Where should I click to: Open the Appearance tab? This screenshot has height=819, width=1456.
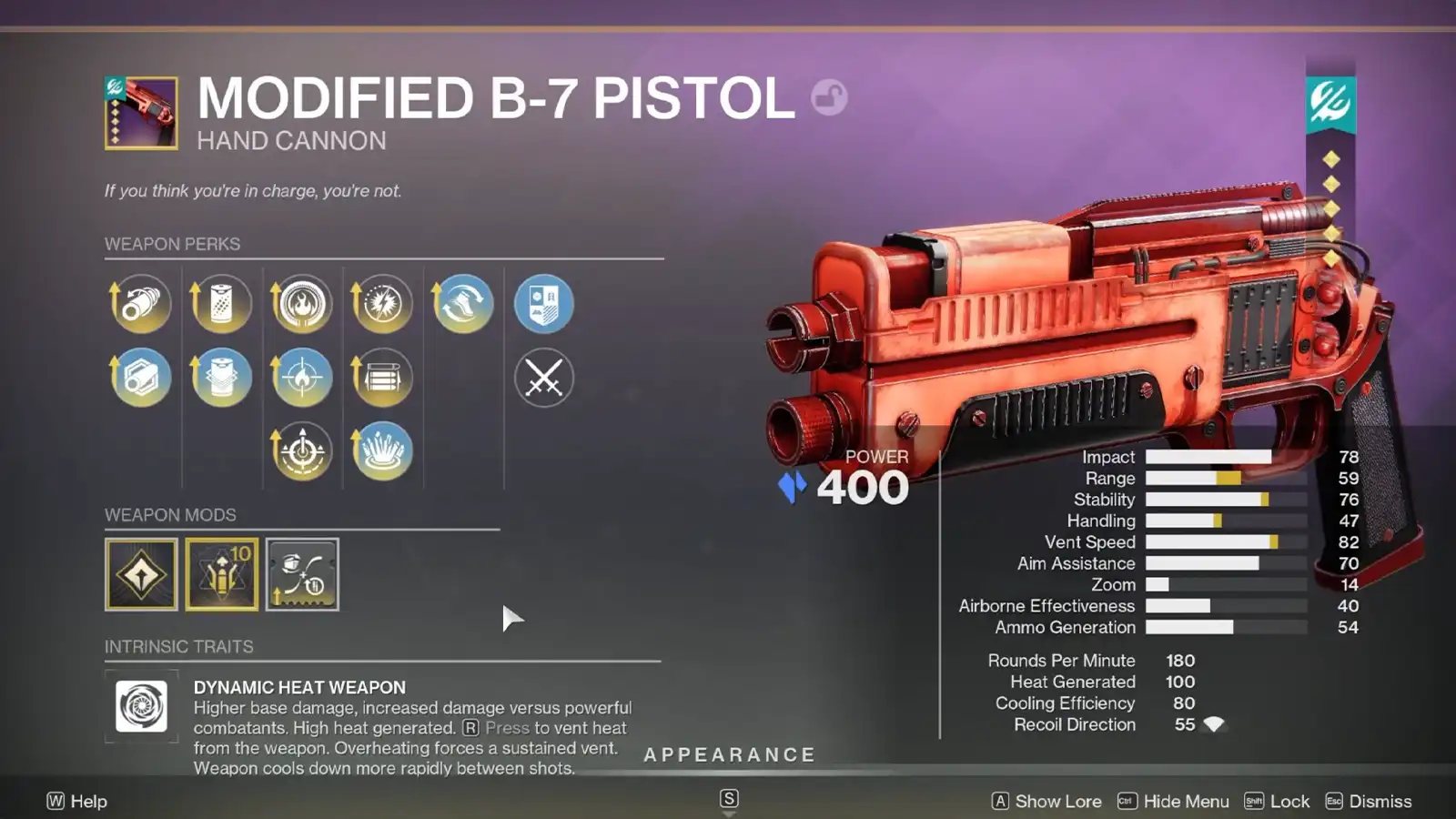point(729,754)
